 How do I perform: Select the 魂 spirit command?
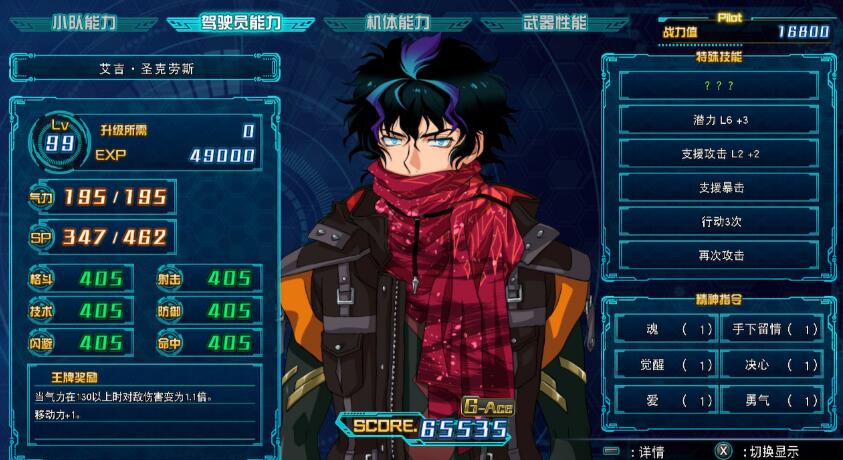coord(664,328)
